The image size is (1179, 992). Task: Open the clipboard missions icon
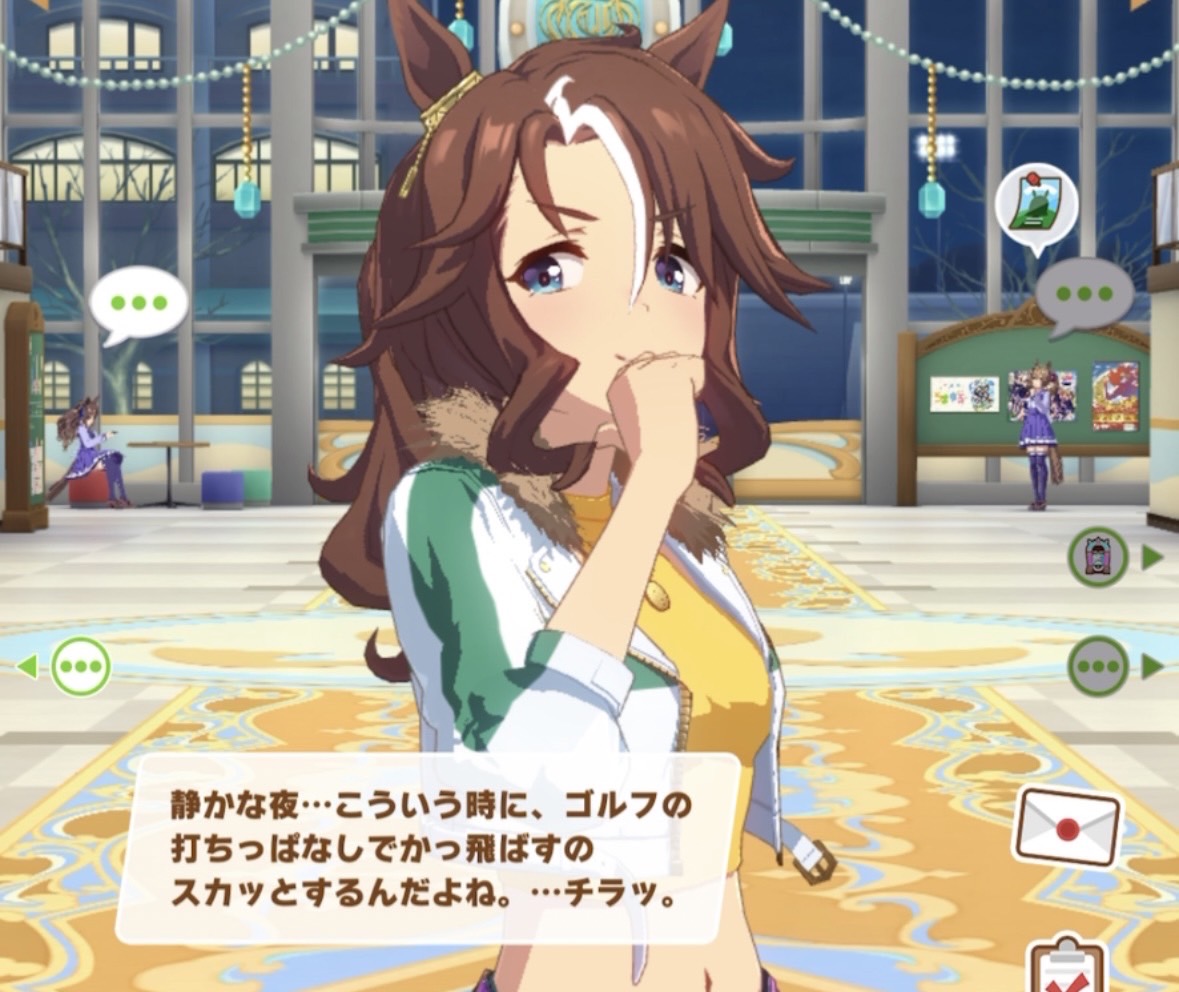1066,965
